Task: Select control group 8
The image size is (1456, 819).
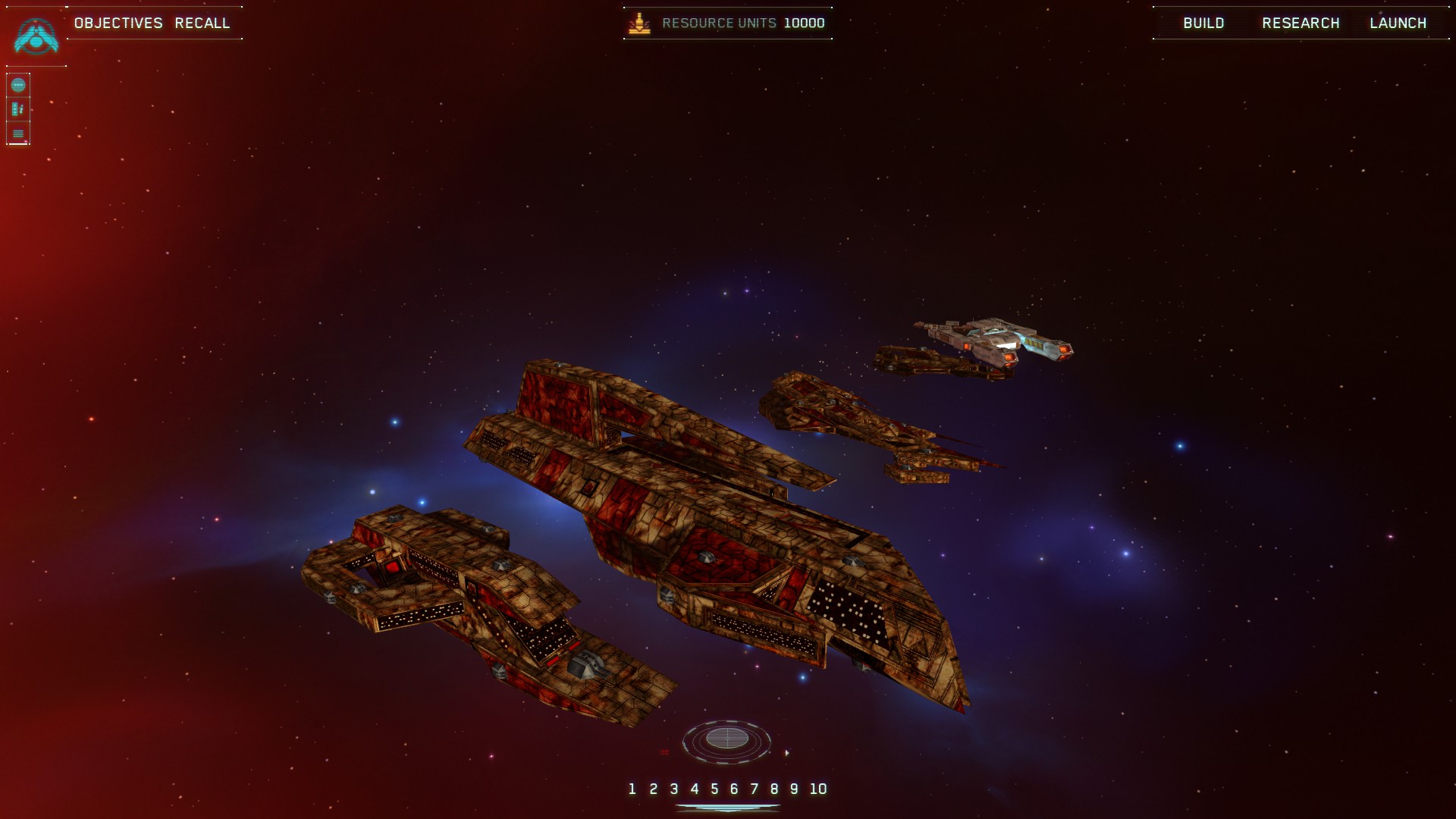Action: [774, 789]
